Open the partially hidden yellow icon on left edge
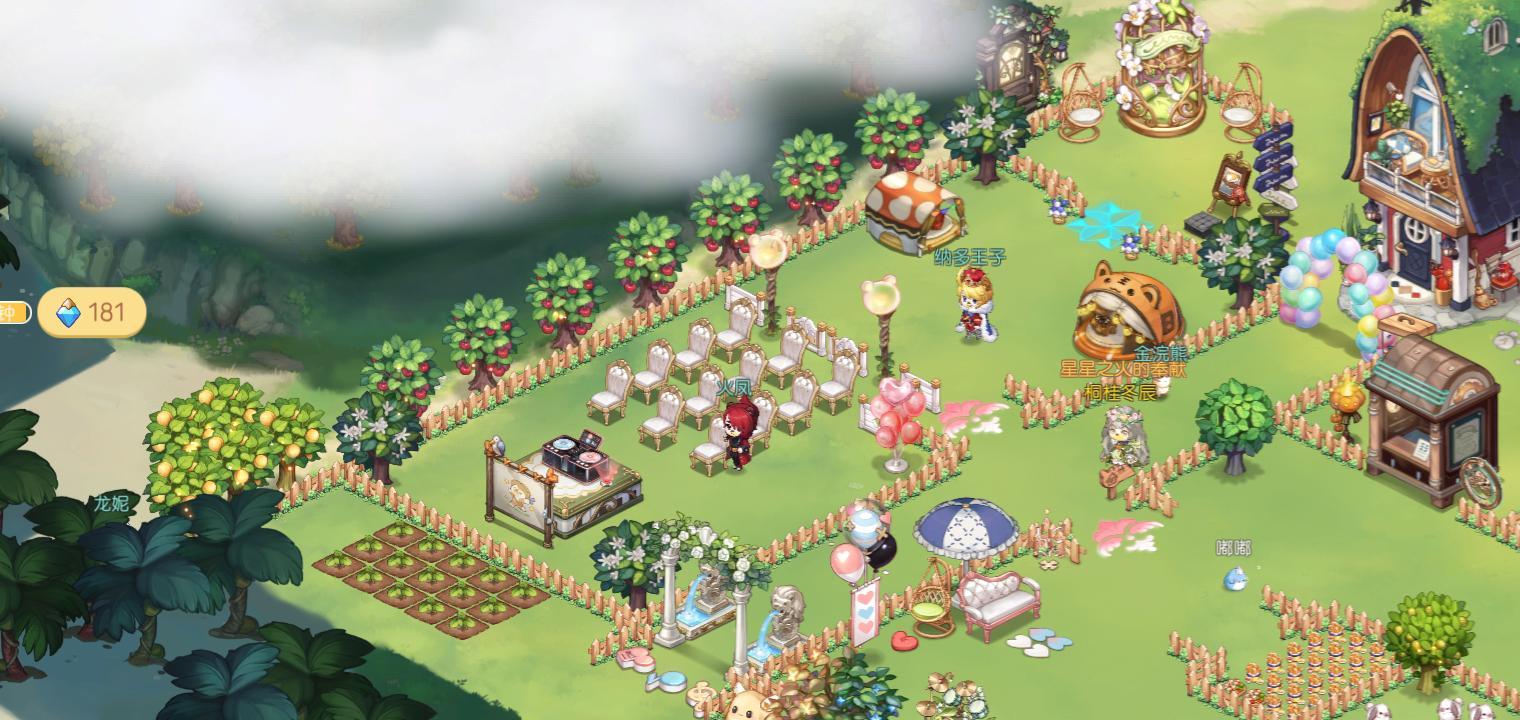1520x720 pixels. point(10,312)
